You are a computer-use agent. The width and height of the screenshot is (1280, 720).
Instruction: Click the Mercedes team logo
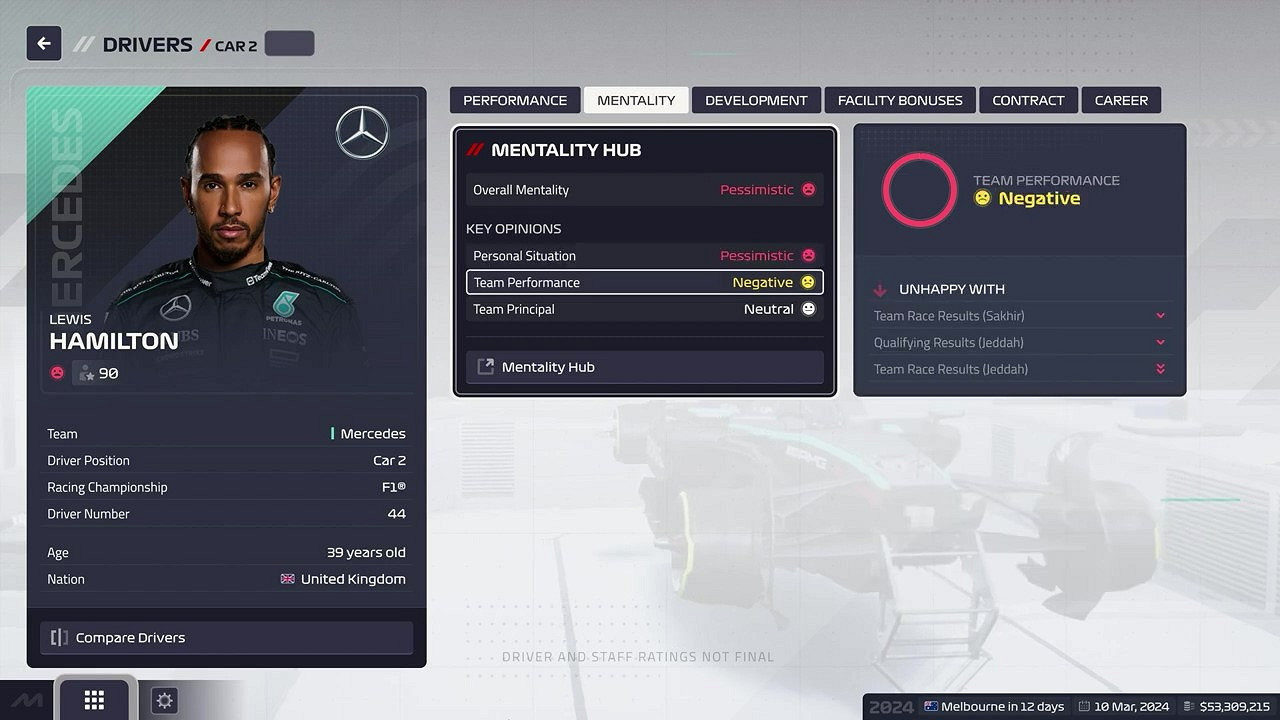pos(362,131)
